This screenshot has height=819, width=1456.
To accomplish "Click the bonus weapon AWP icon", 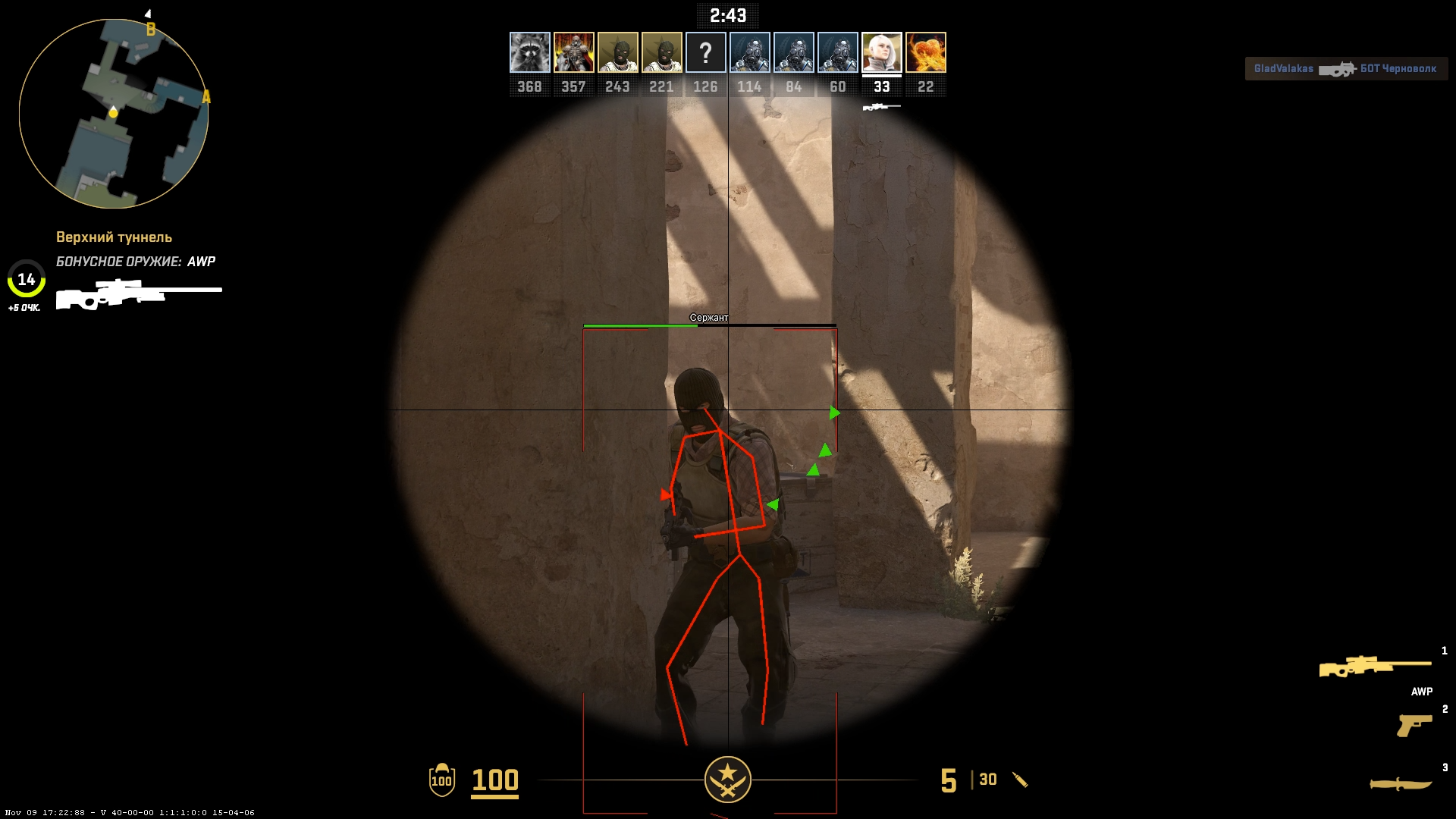I will coord(139,294).
